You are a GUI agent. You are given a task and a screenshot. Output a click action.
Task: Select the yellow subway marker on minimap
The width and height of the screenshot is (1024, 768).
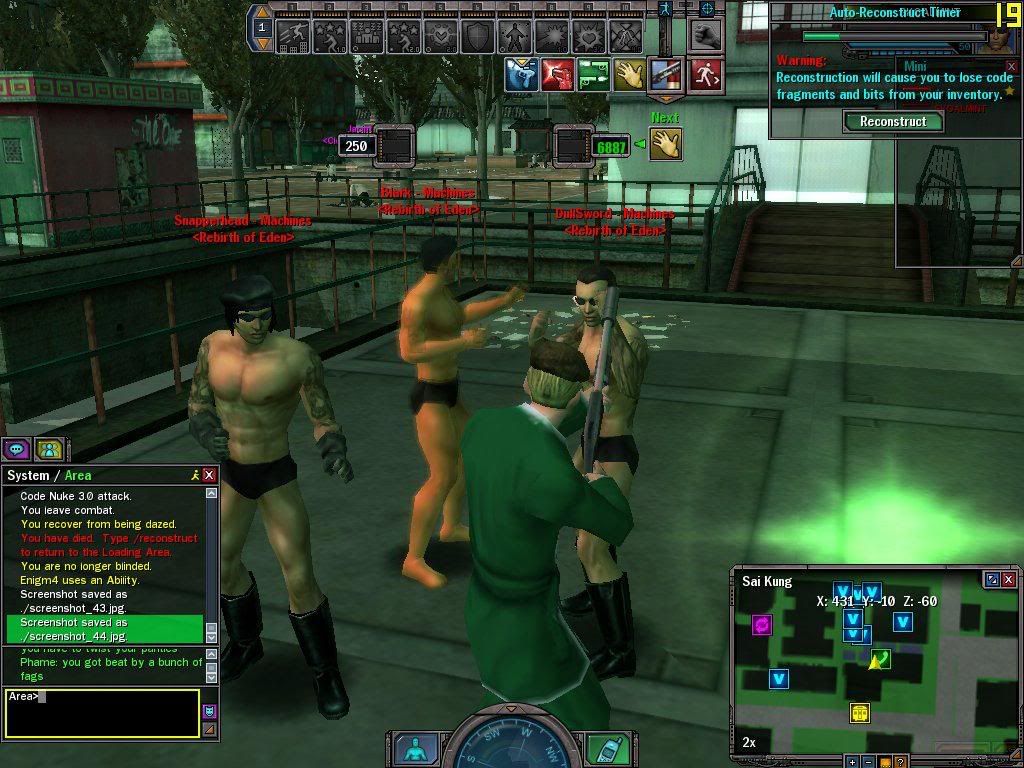click(x=859, y=712)
